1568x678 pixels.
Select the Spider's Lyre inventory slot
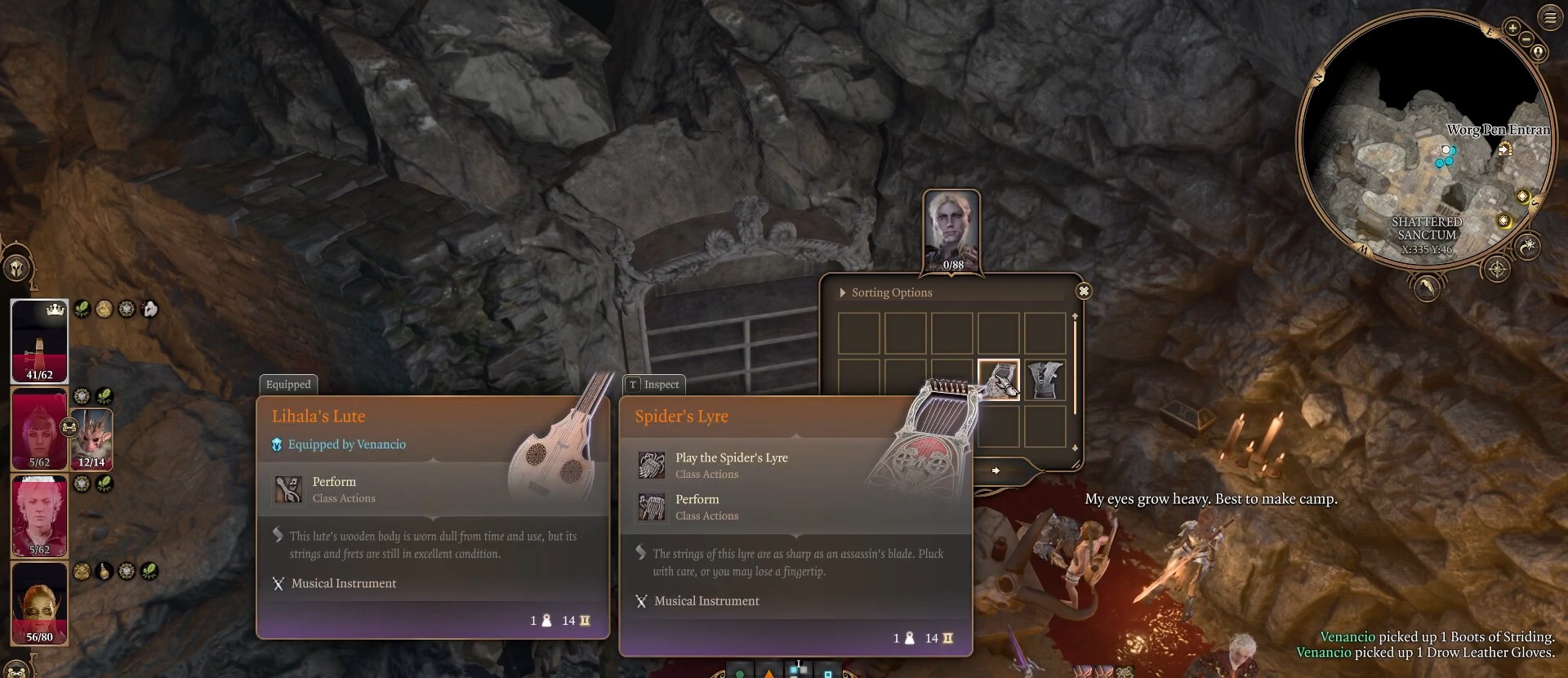[x=998, y=380]
